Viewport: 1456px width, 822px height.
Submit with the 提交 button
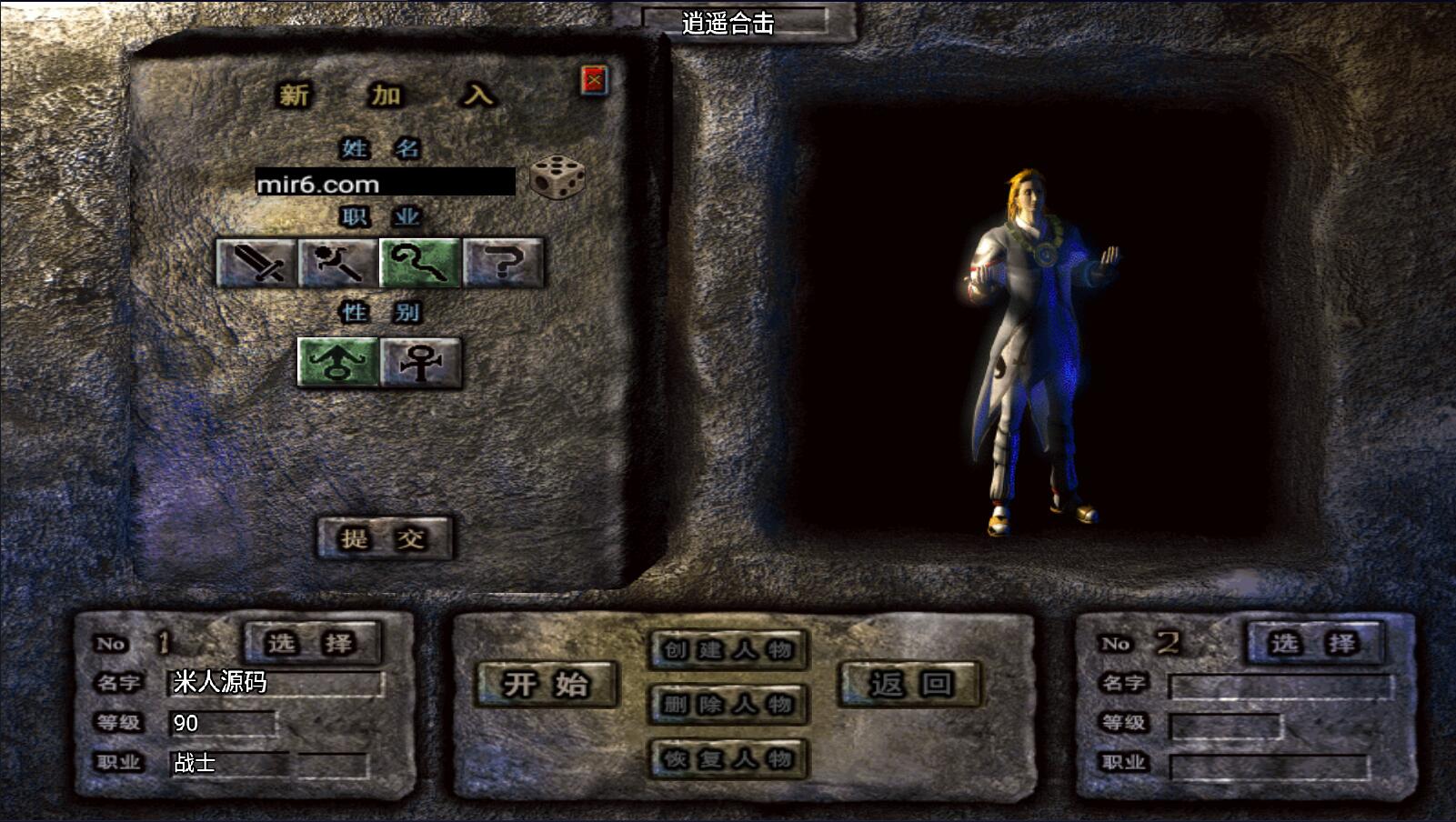[x=384, y=537]
